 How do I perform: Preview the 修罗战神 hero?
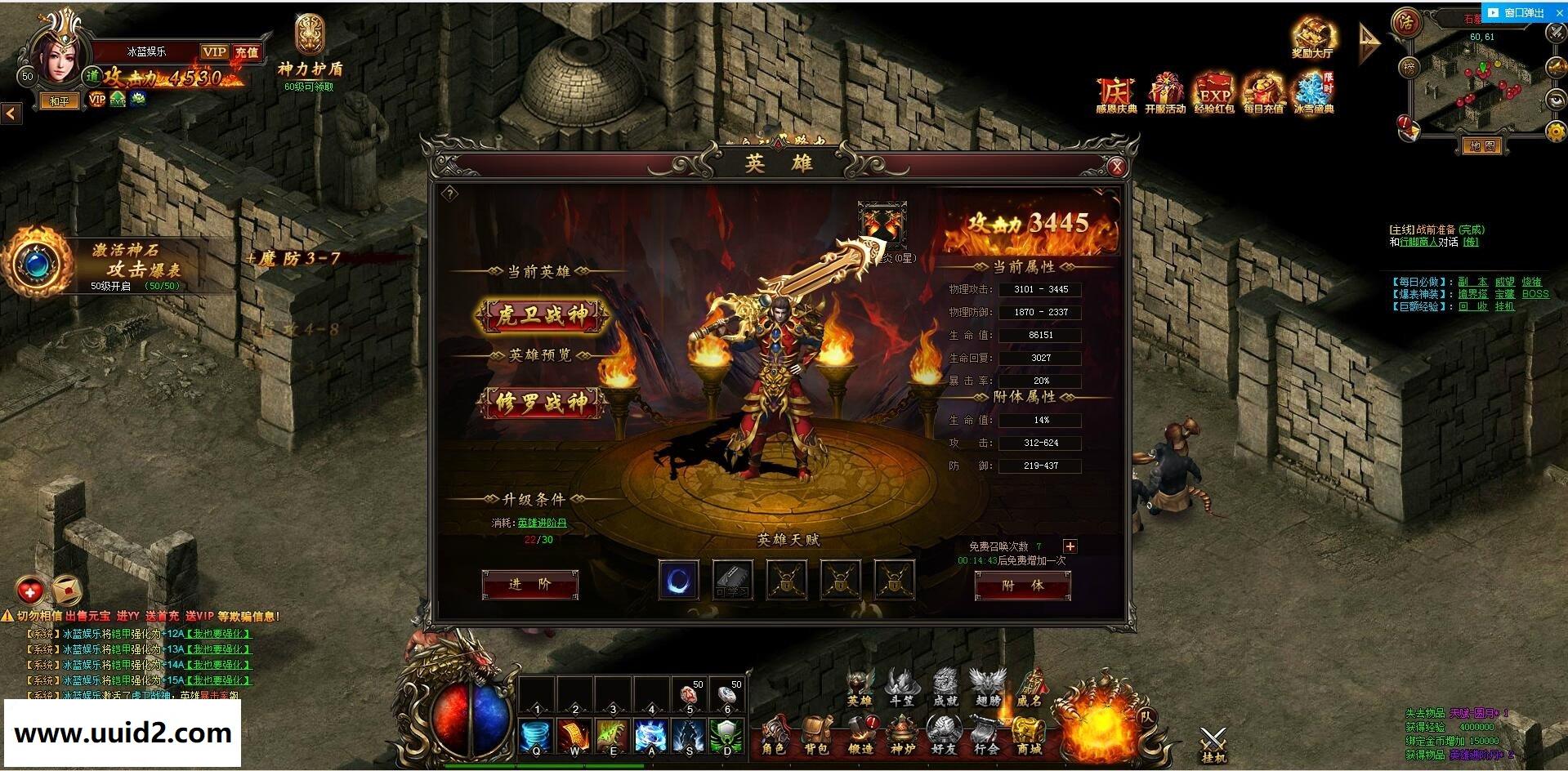click(543, 402)
